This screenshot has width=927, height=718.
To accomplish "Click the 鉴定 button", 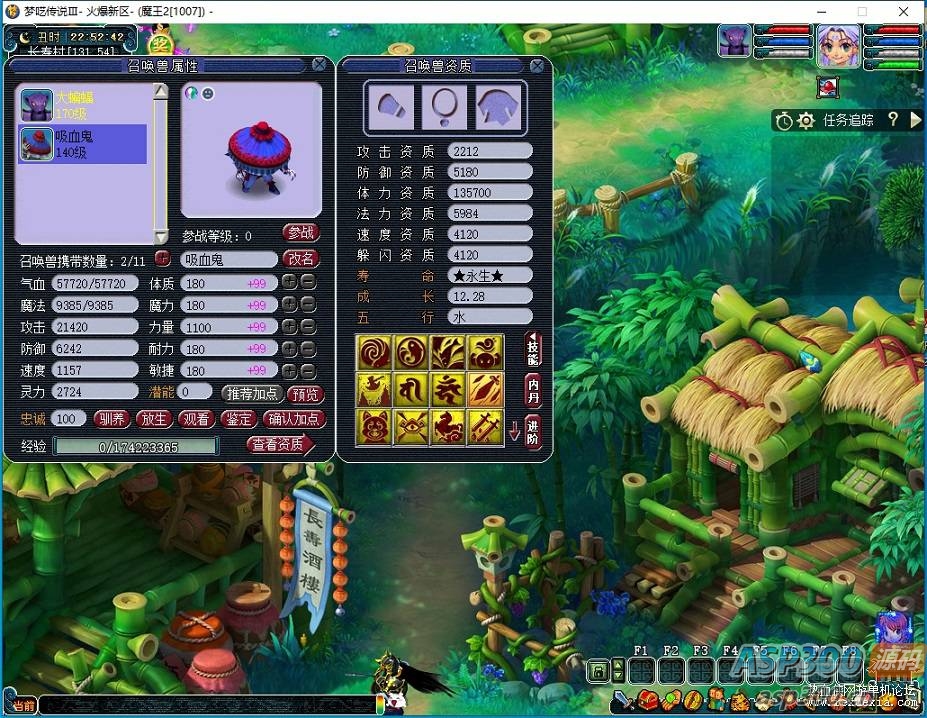I will click(239, 419).
